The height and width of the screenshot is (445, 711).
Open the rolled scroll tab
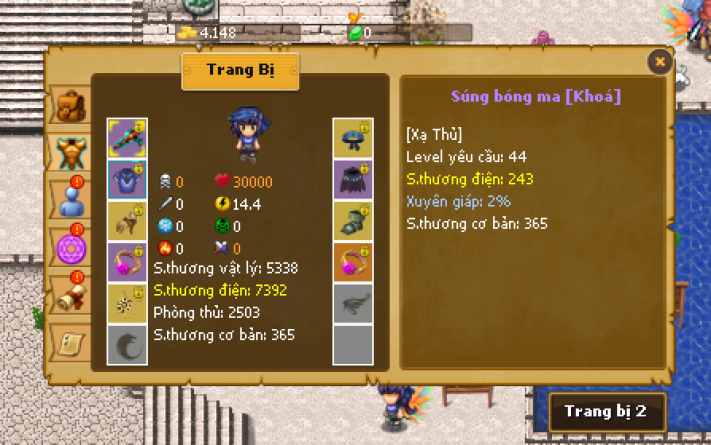click(71, 296)
